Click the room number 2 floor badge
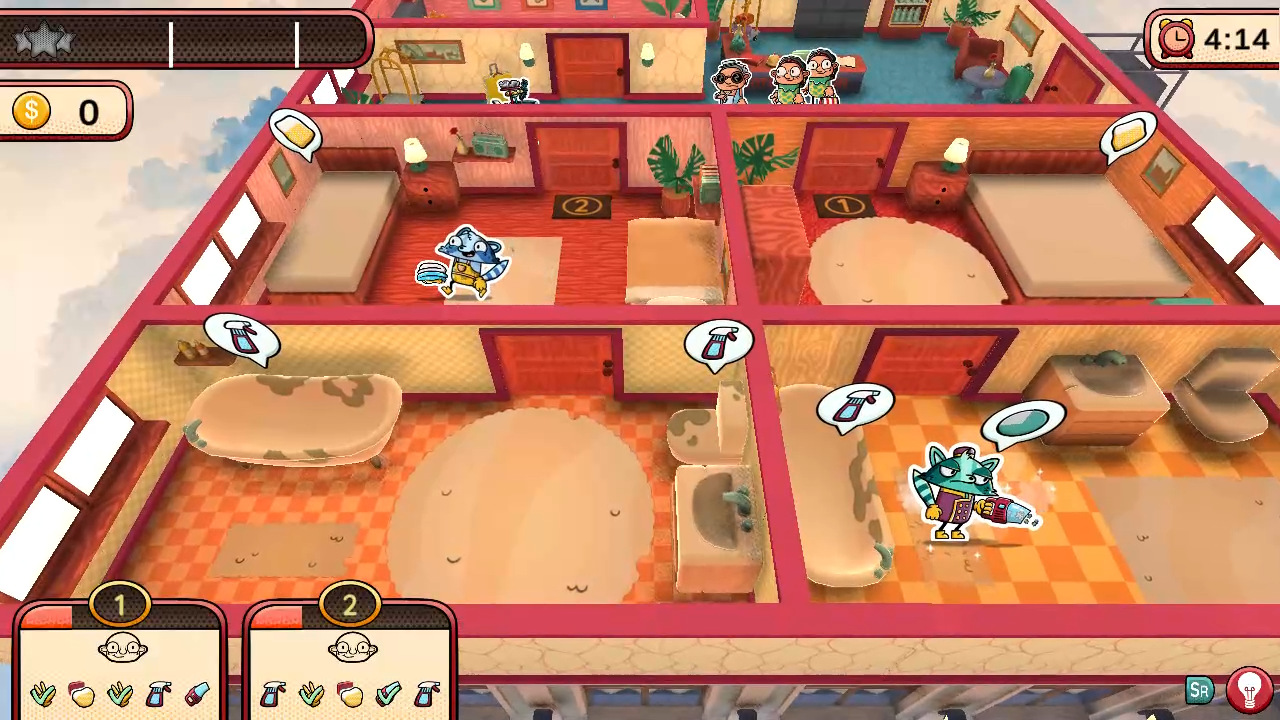The image size is (1280, 720). pyautogui.click(x=580, y=205)
